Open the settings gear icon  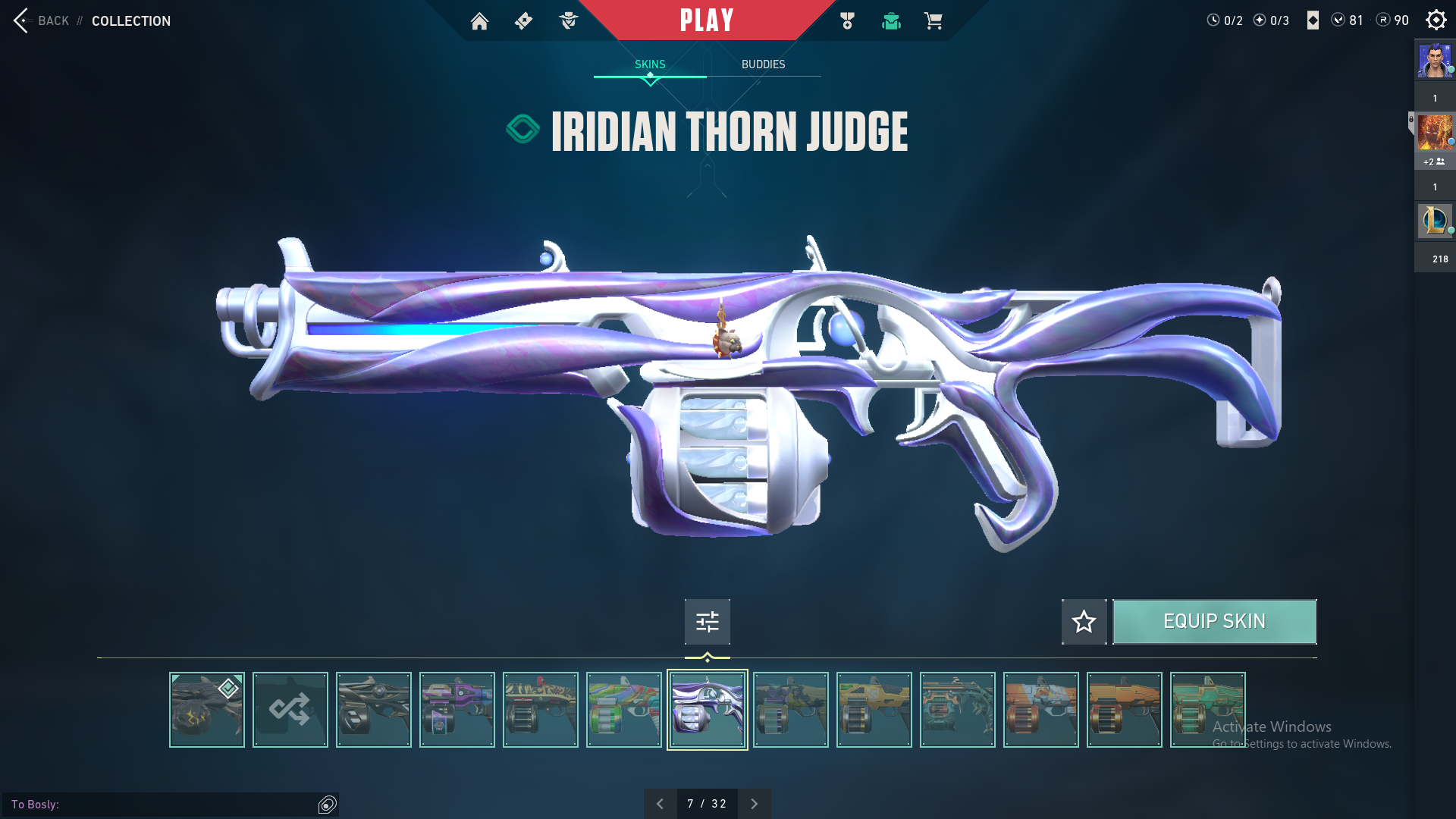click(1436, 20)
